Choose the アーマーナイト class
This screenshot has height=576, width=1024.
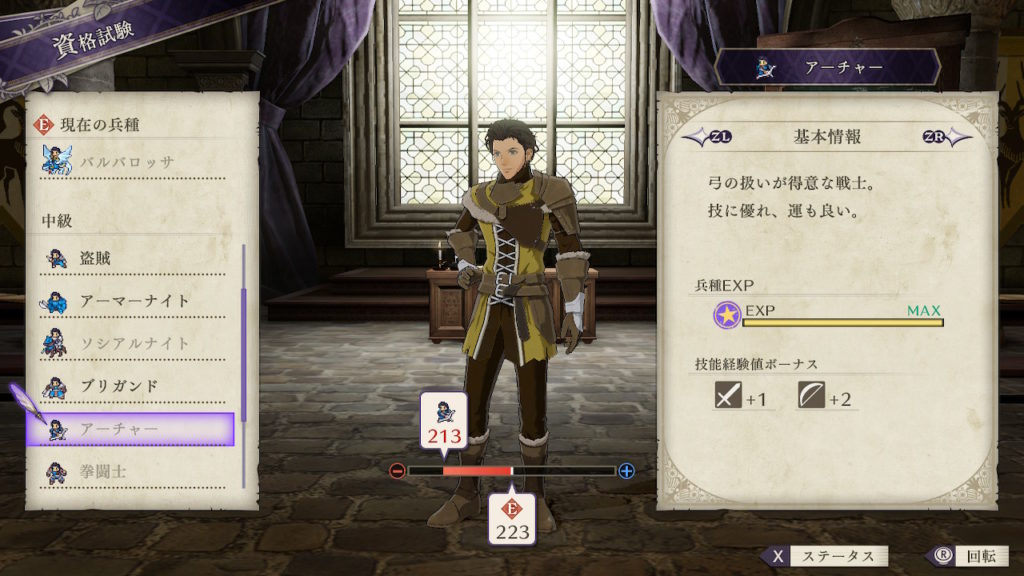(x=135, y=301)
